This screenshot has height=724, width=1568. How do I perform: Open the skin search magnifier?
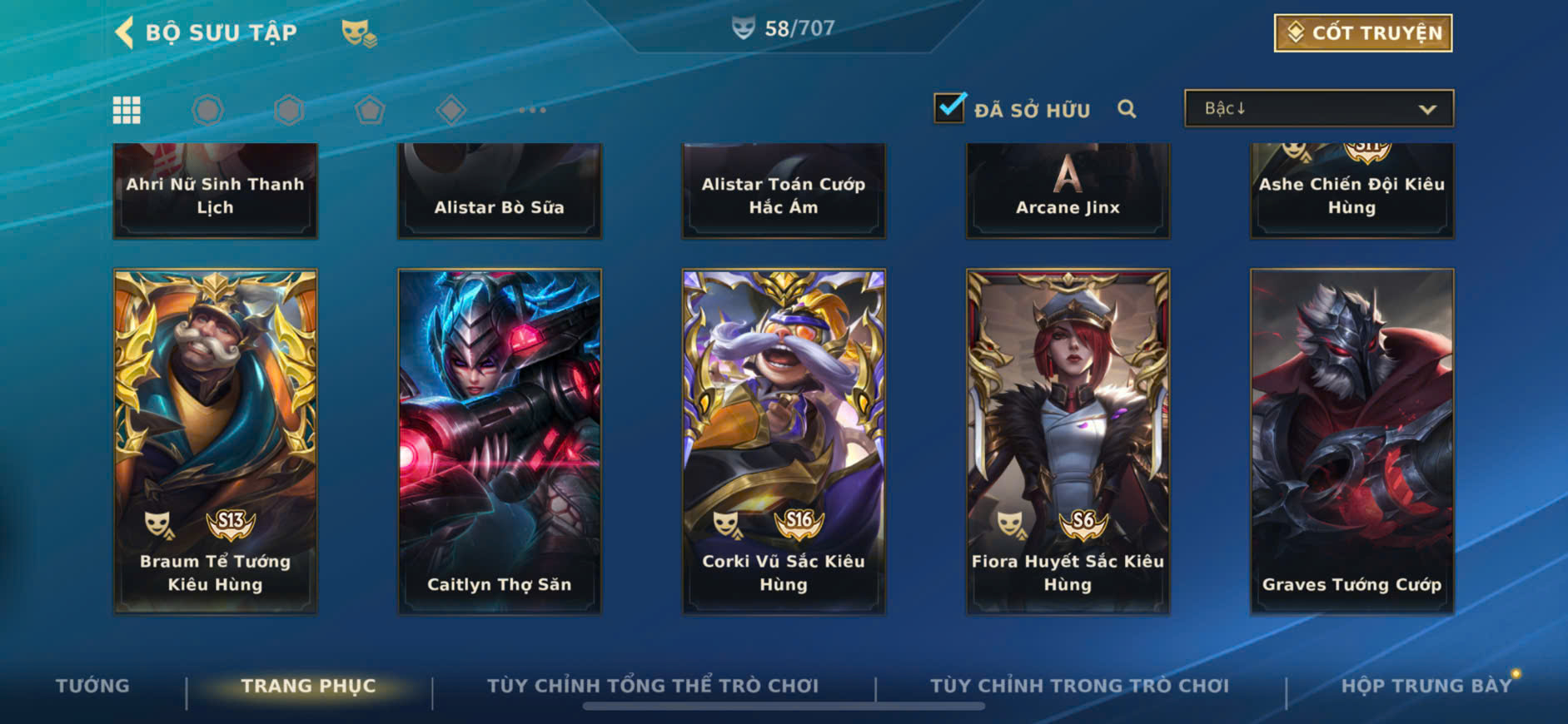click(1127, 109)
